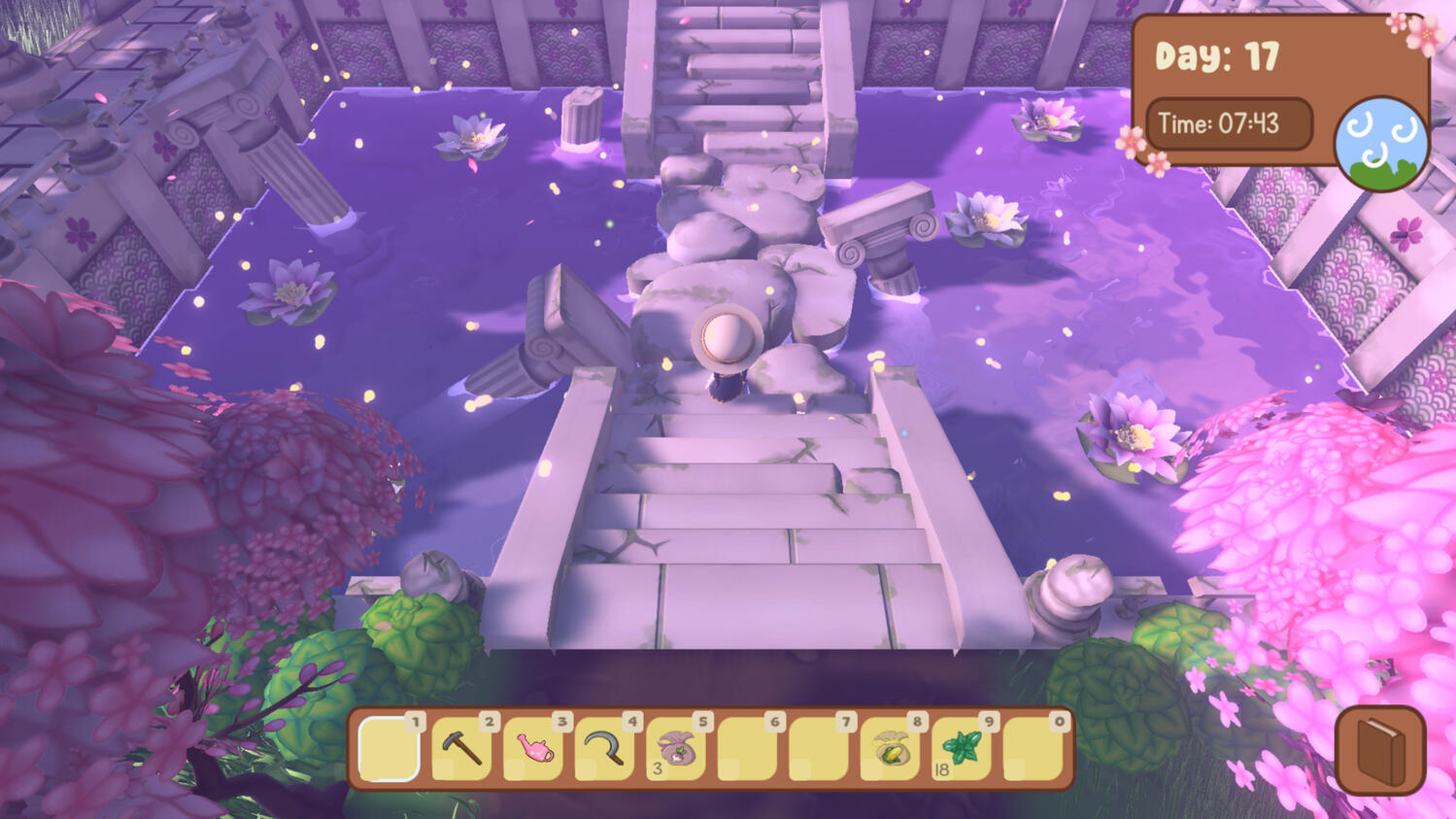Image resolution: width=1456 pixels, height=819 pixels.
Task: Click the highlighted empty hotbar slot 1
Action: click(x=389, y=748)
